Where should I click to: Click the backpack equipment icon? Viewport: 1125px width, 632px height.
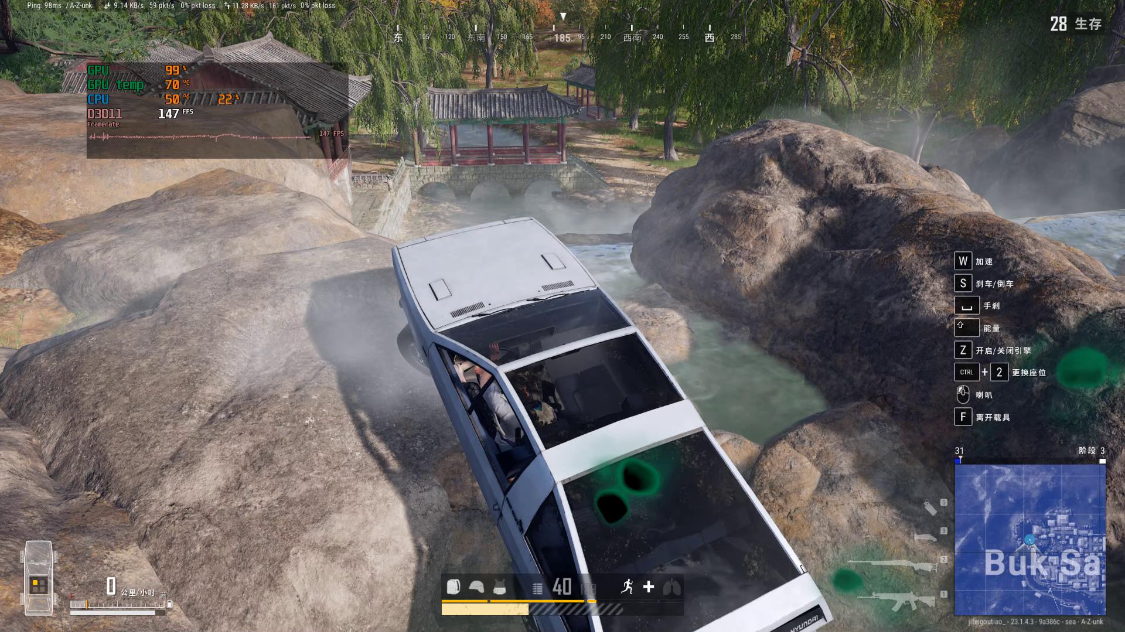pos(453,587)
